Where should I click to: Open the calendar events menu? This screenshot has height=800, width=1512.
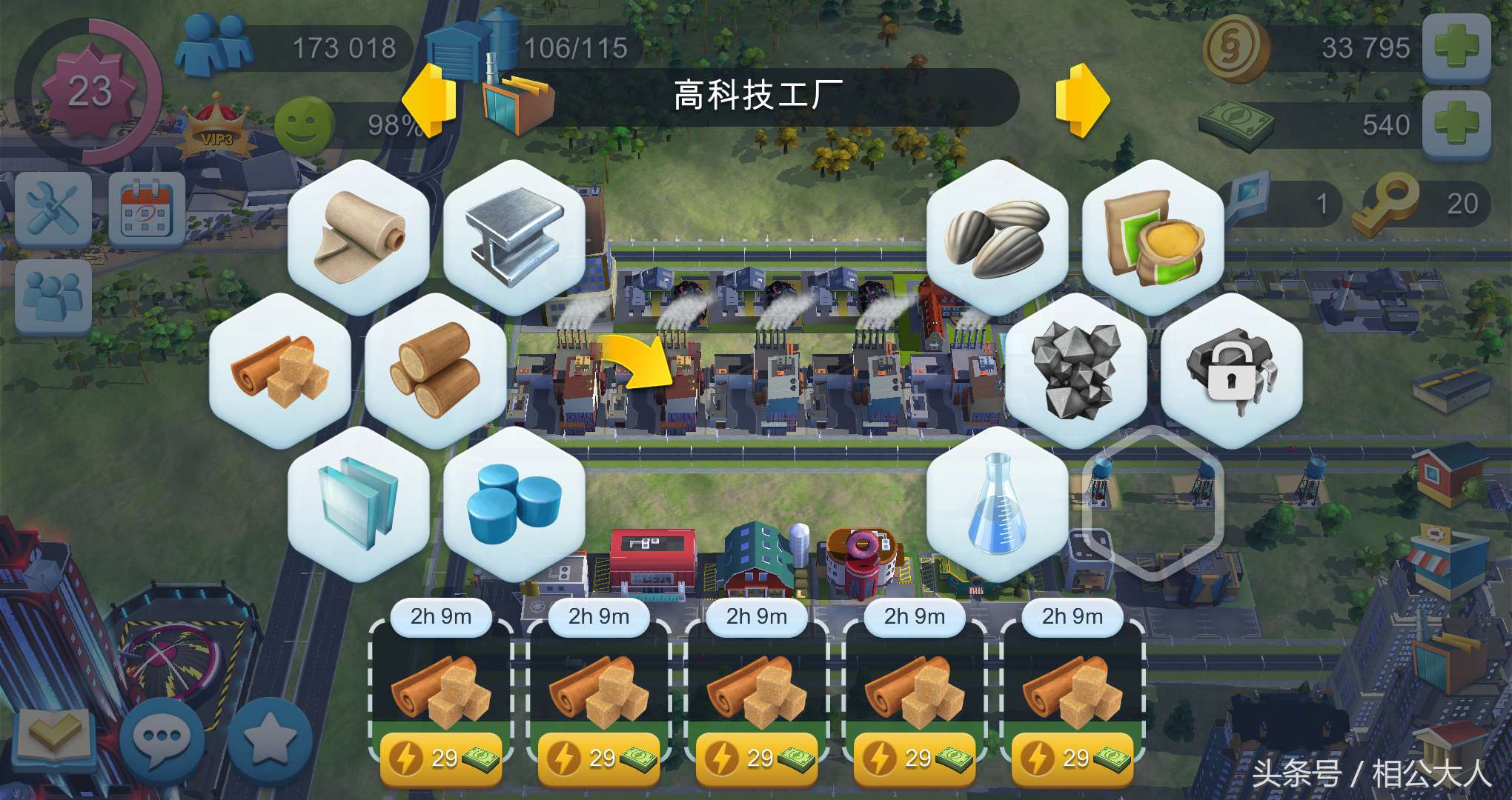point(145,207)
